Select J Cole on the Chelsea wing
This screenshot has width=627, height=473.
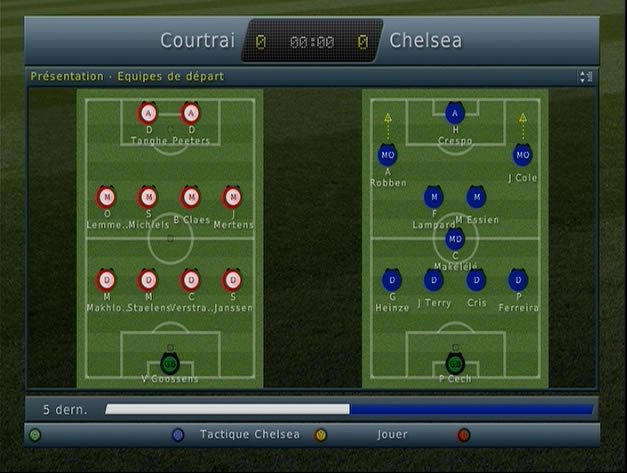pyautogui.click(x=522, y=155)
